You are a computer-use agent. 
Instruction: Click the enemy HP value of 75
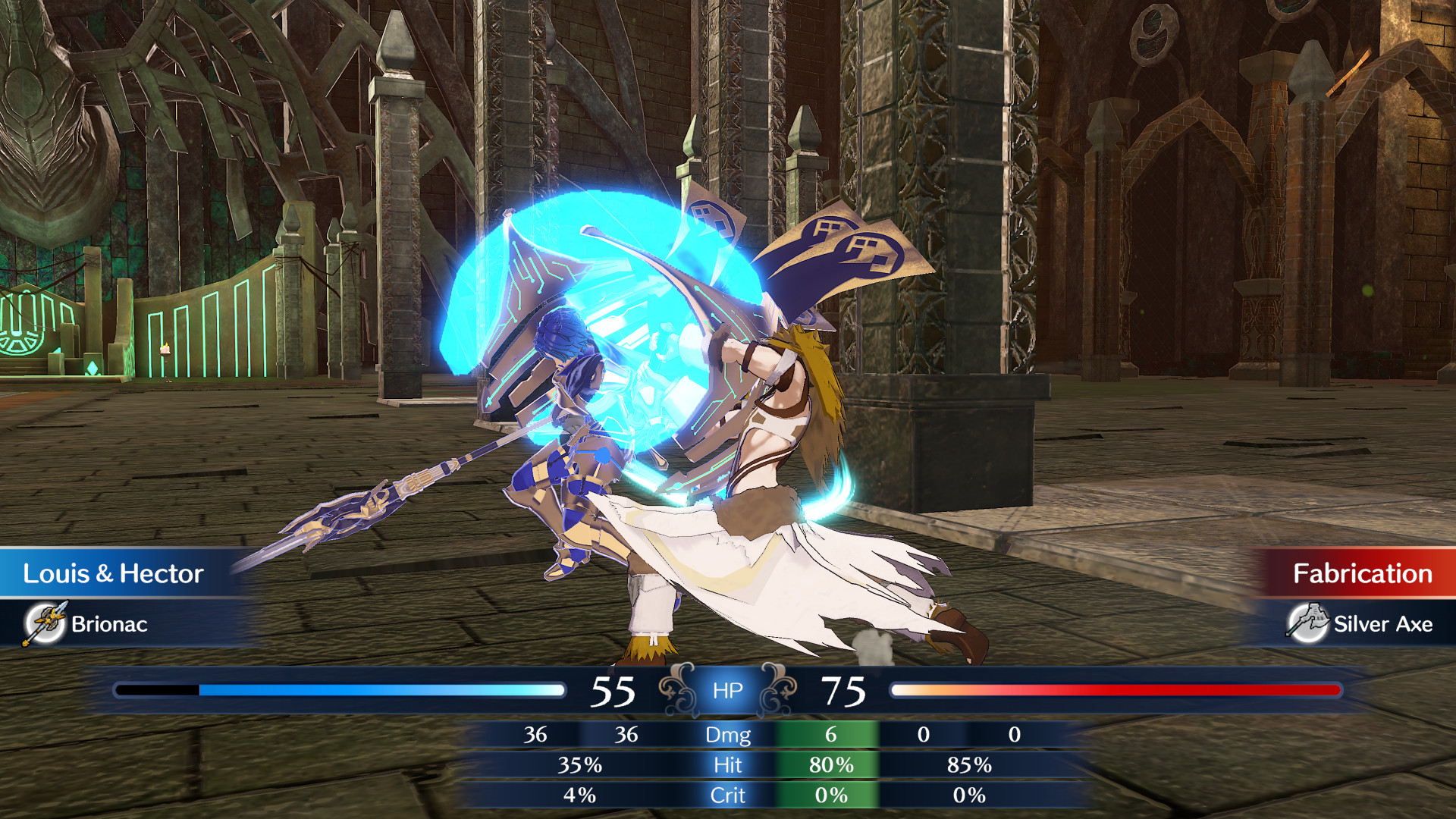tap(844, 692)
